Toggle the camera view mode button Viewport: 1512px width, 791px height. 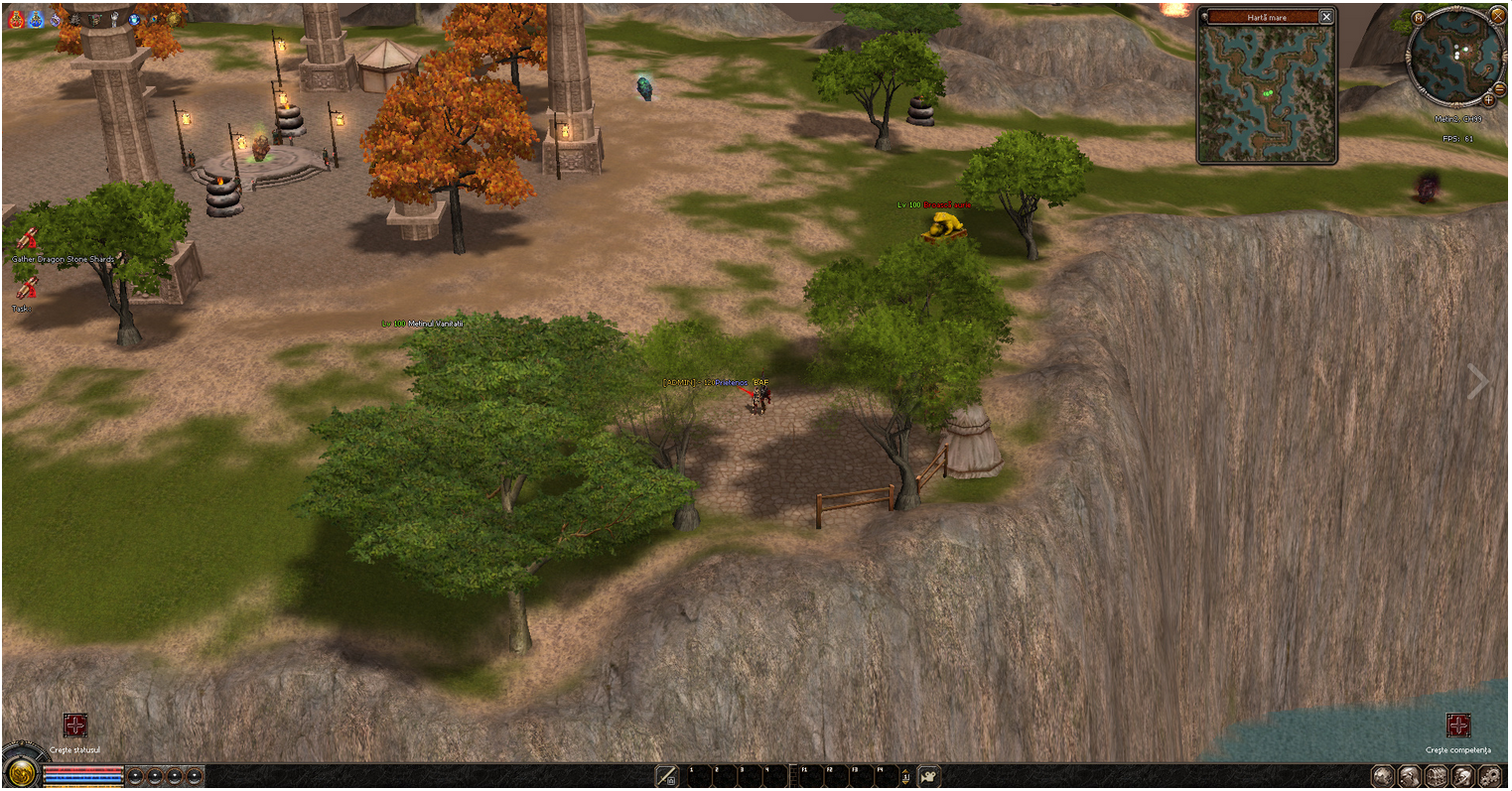(930, 776)
